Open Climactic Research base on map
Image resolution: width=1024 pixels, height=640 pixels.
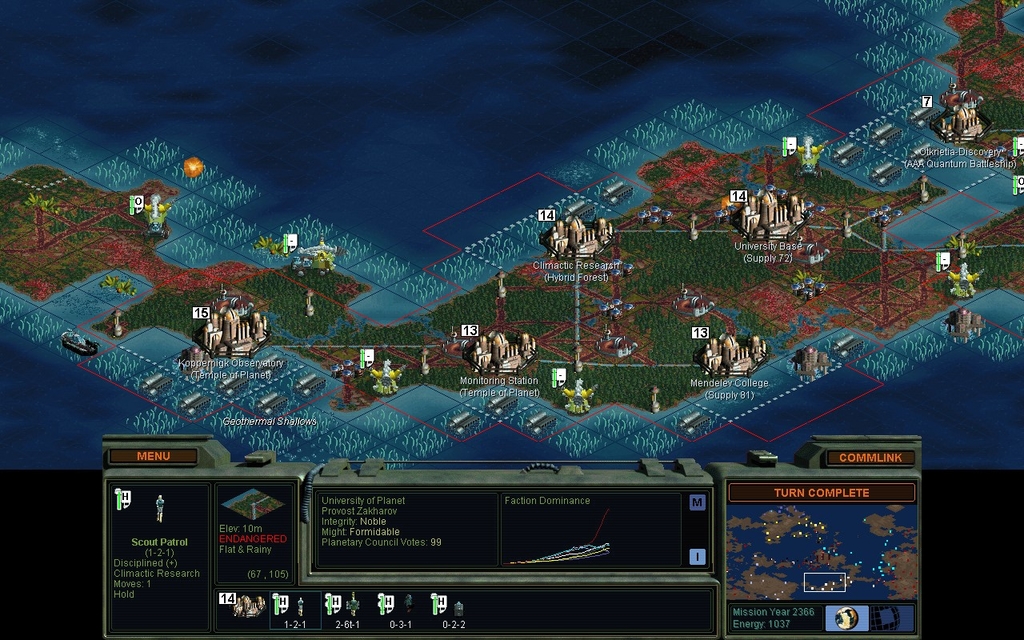click(x=578, y=236)
